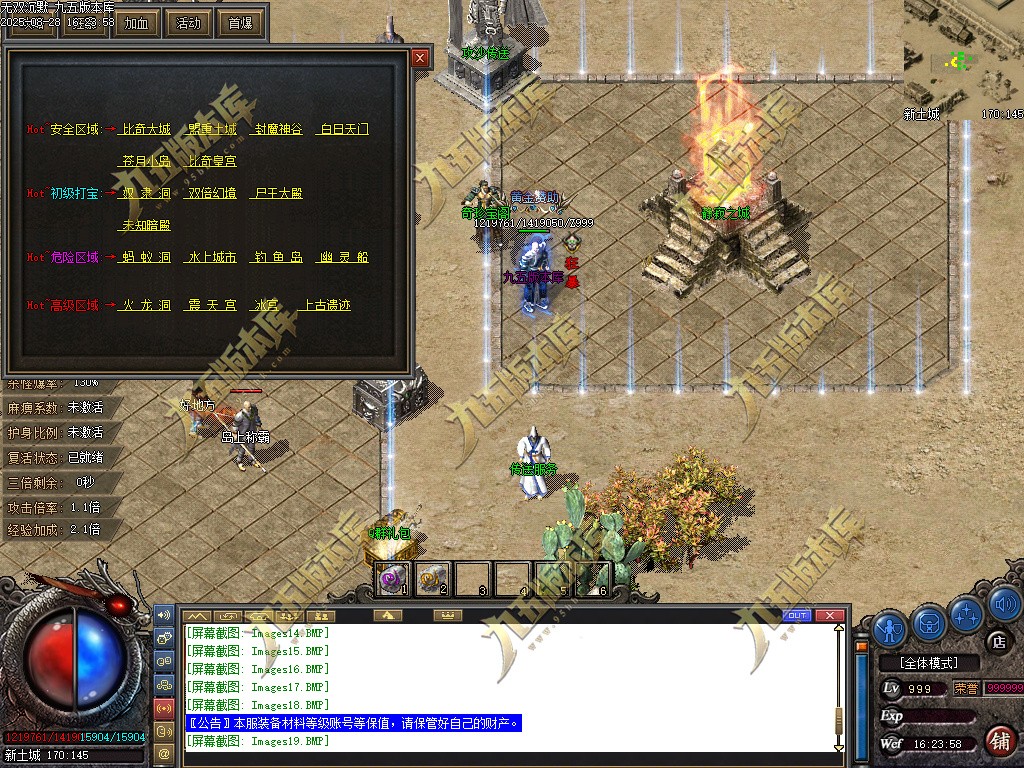Close the chat window with the red X
This screenshot has height=768, width=1024.
[830, 615]
